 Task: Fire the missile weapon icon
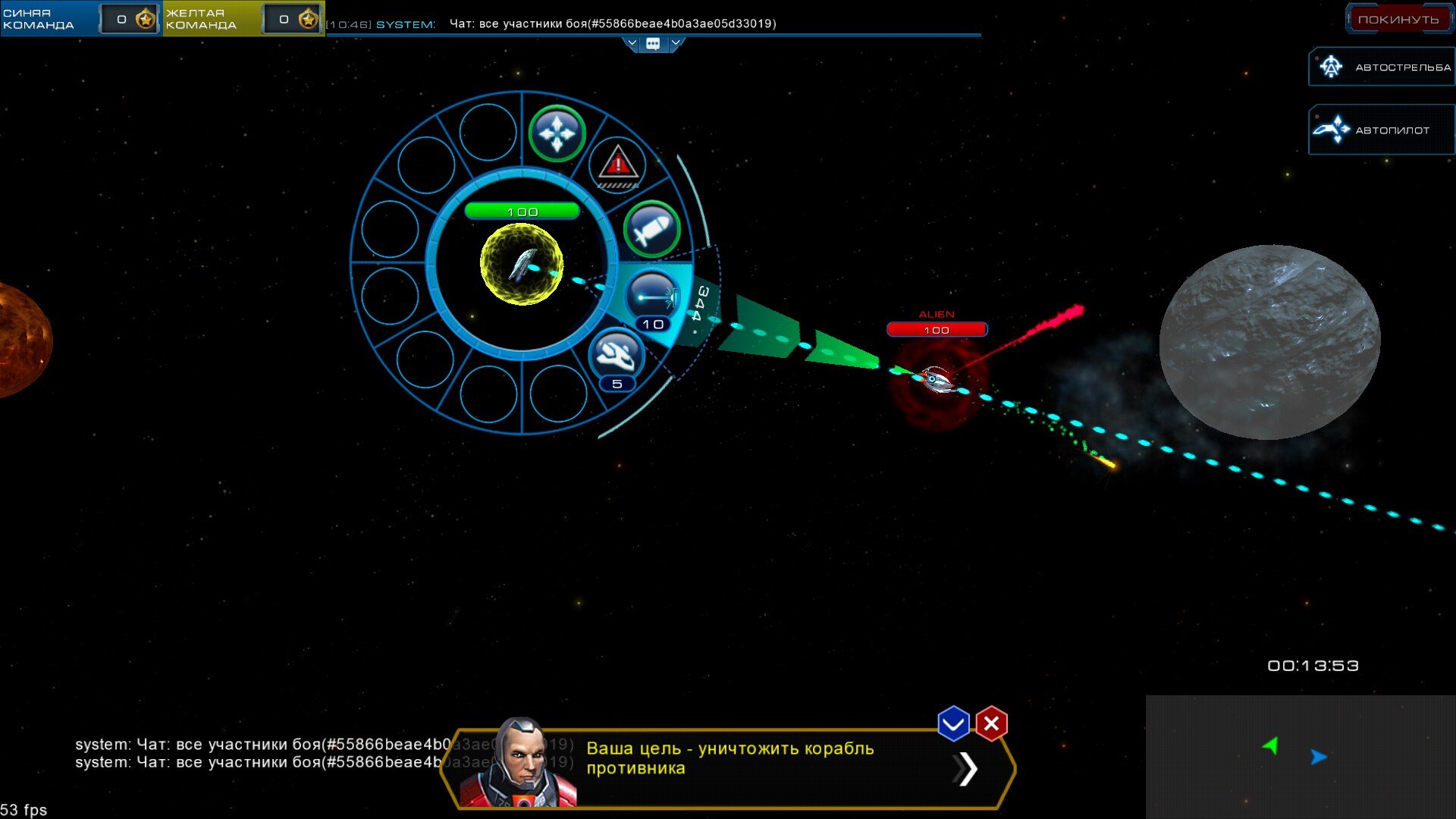[651, 228]
